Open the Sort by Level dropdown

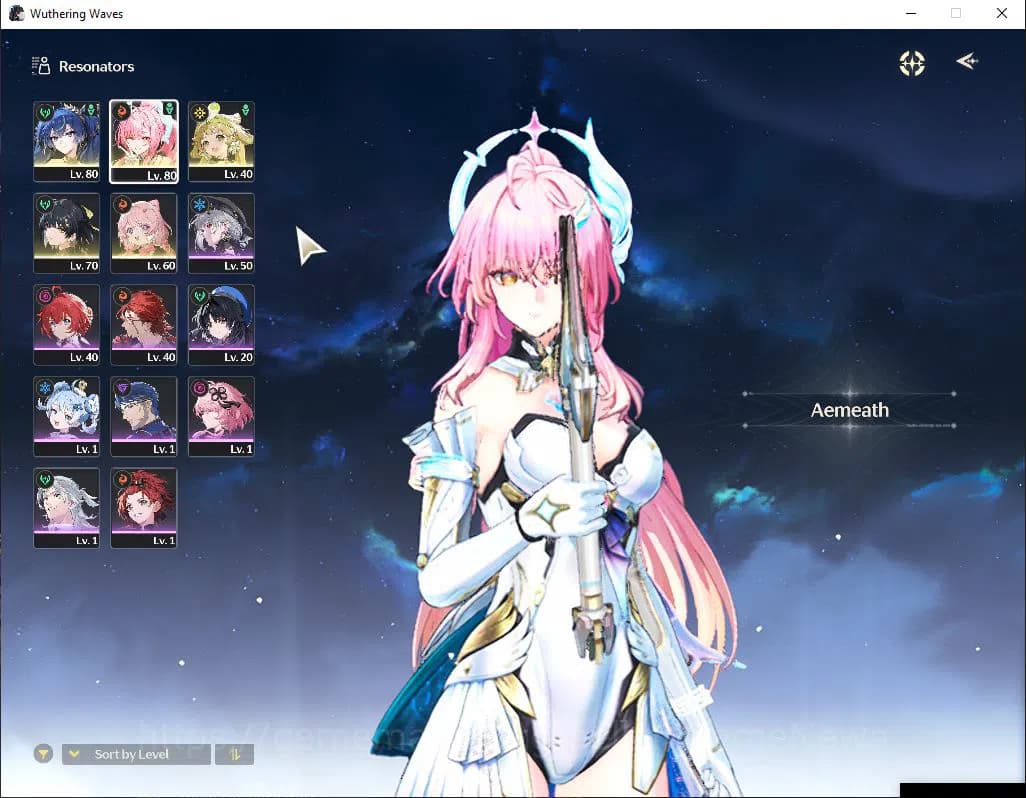click(x=136, y=754)
